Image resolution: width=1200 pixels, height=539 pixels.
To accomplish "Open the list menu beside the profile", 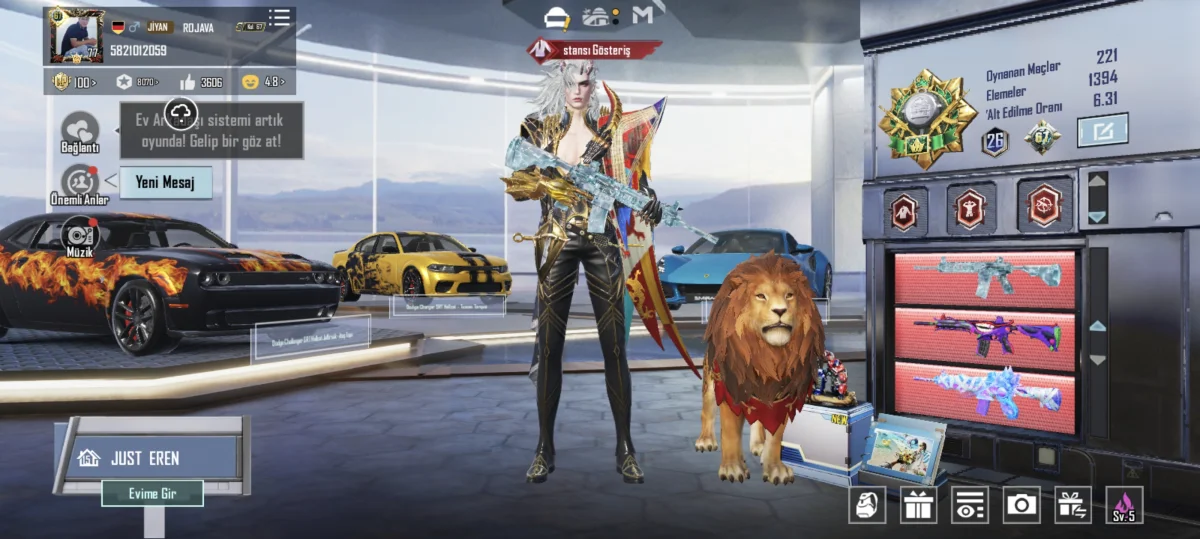I will 279,17.
